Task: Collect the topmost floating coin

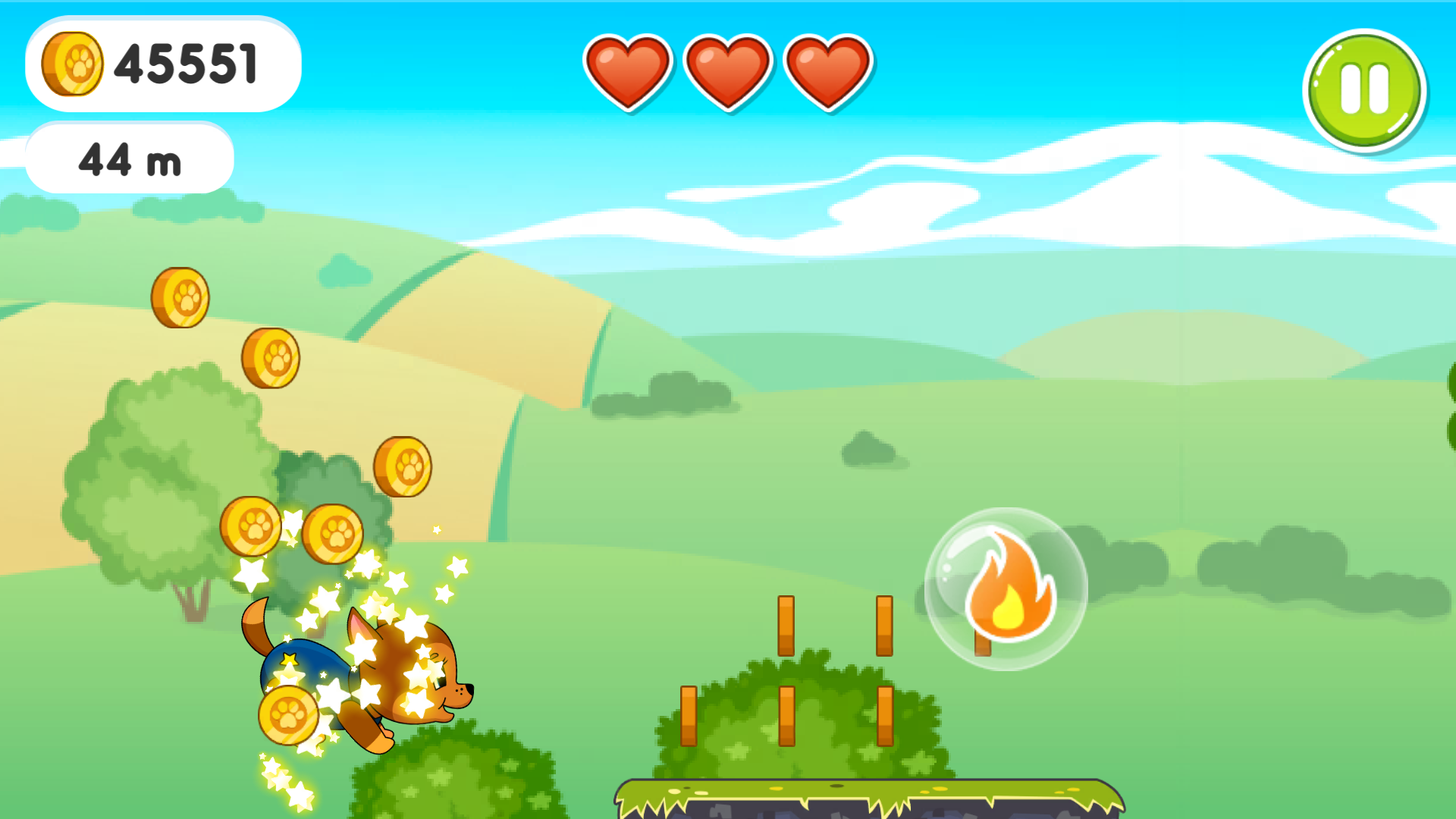Action: point(182,296)
